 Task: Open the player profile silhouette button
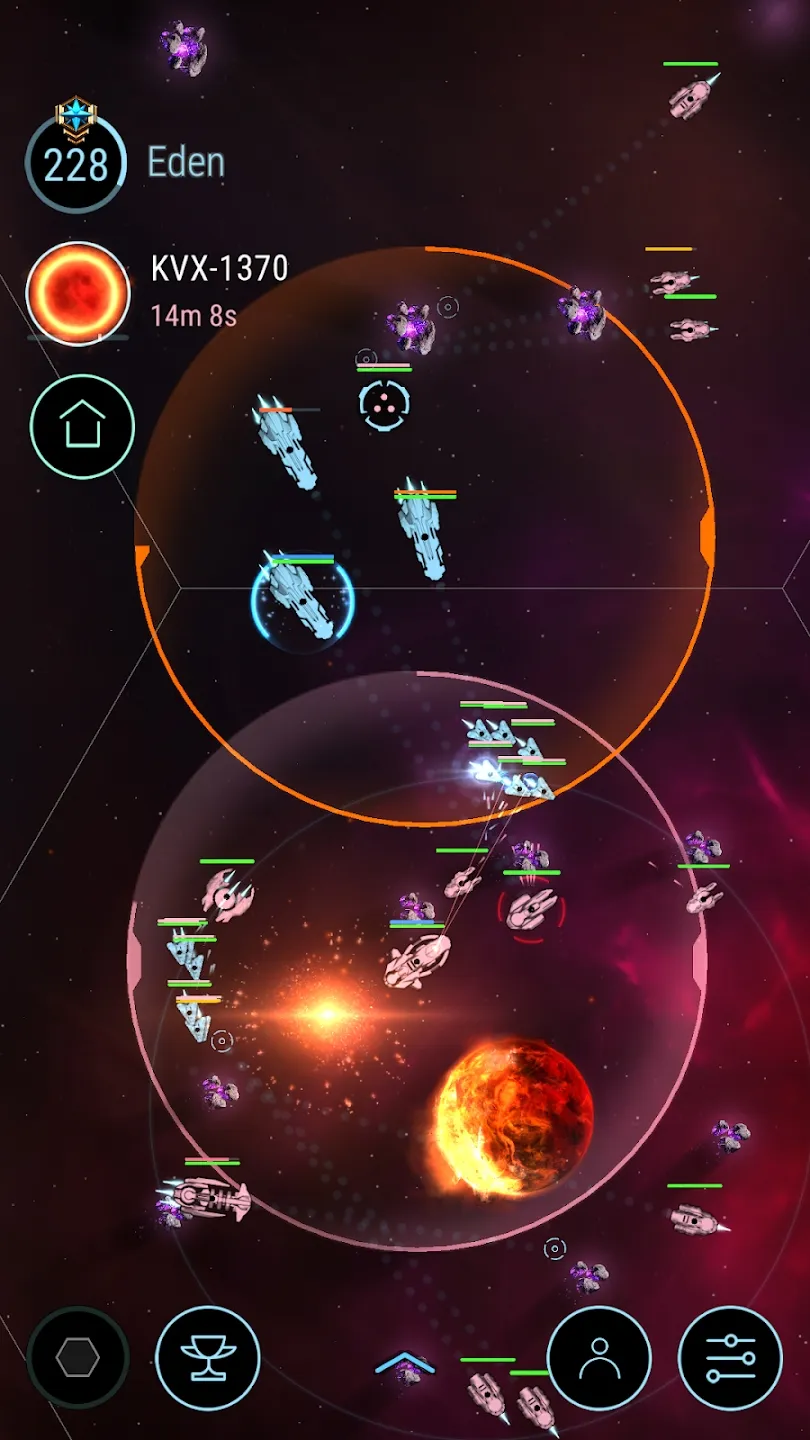(x=600, y=1358)
